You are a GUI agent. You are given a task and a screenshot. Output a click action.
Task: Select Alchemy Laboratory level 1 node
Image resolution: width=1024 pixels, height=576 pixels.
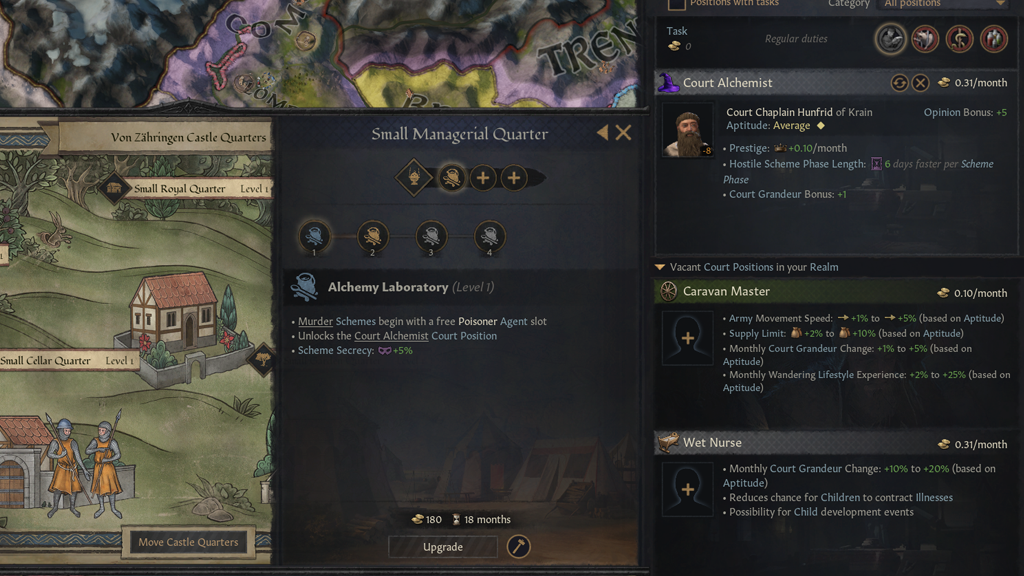[x=314, y=236]
